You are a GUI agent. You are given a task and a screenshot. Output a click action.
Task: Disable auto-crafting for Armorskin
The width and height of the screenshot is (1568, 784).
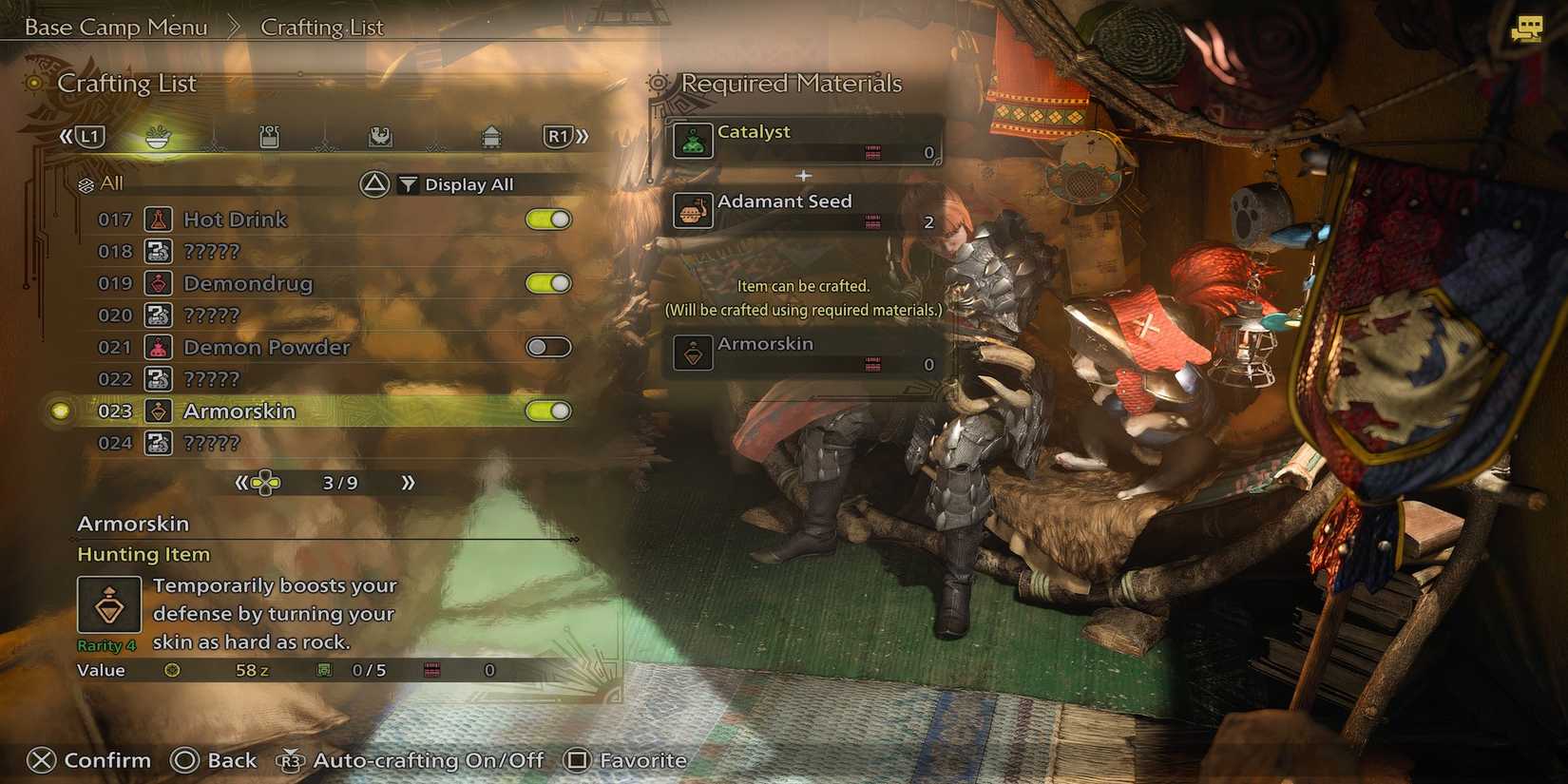coord(548,411)
